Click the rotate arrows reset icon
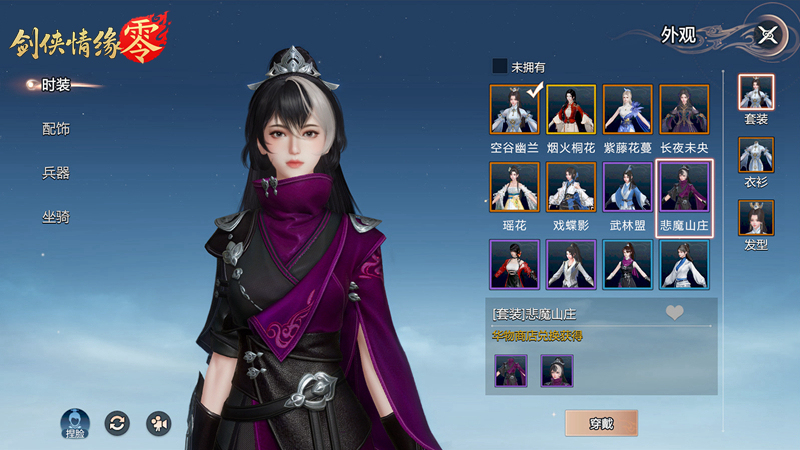 (x=117, y=422)
